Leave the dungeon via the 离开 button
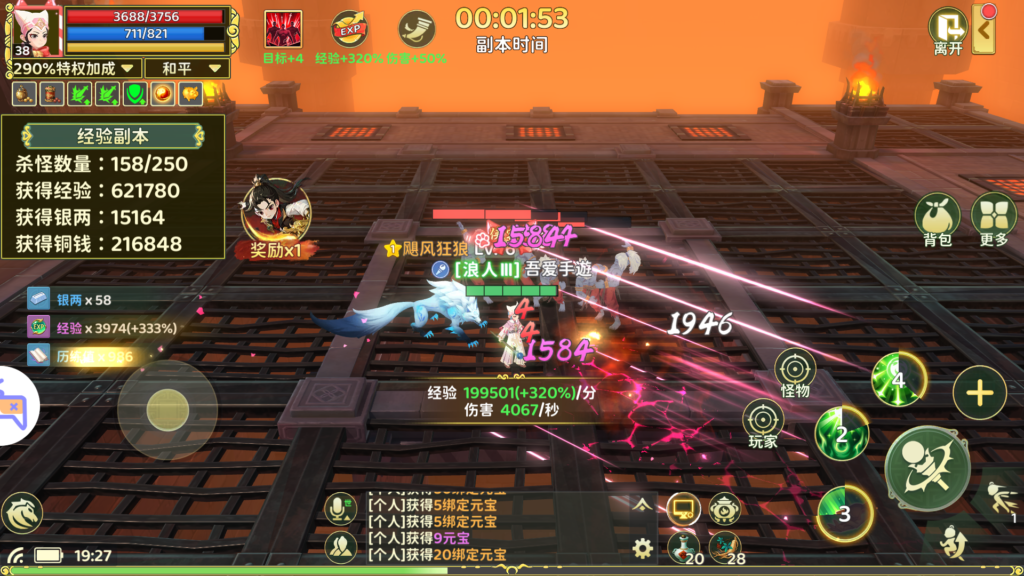Screen dimensions: 1024x576 946,30
